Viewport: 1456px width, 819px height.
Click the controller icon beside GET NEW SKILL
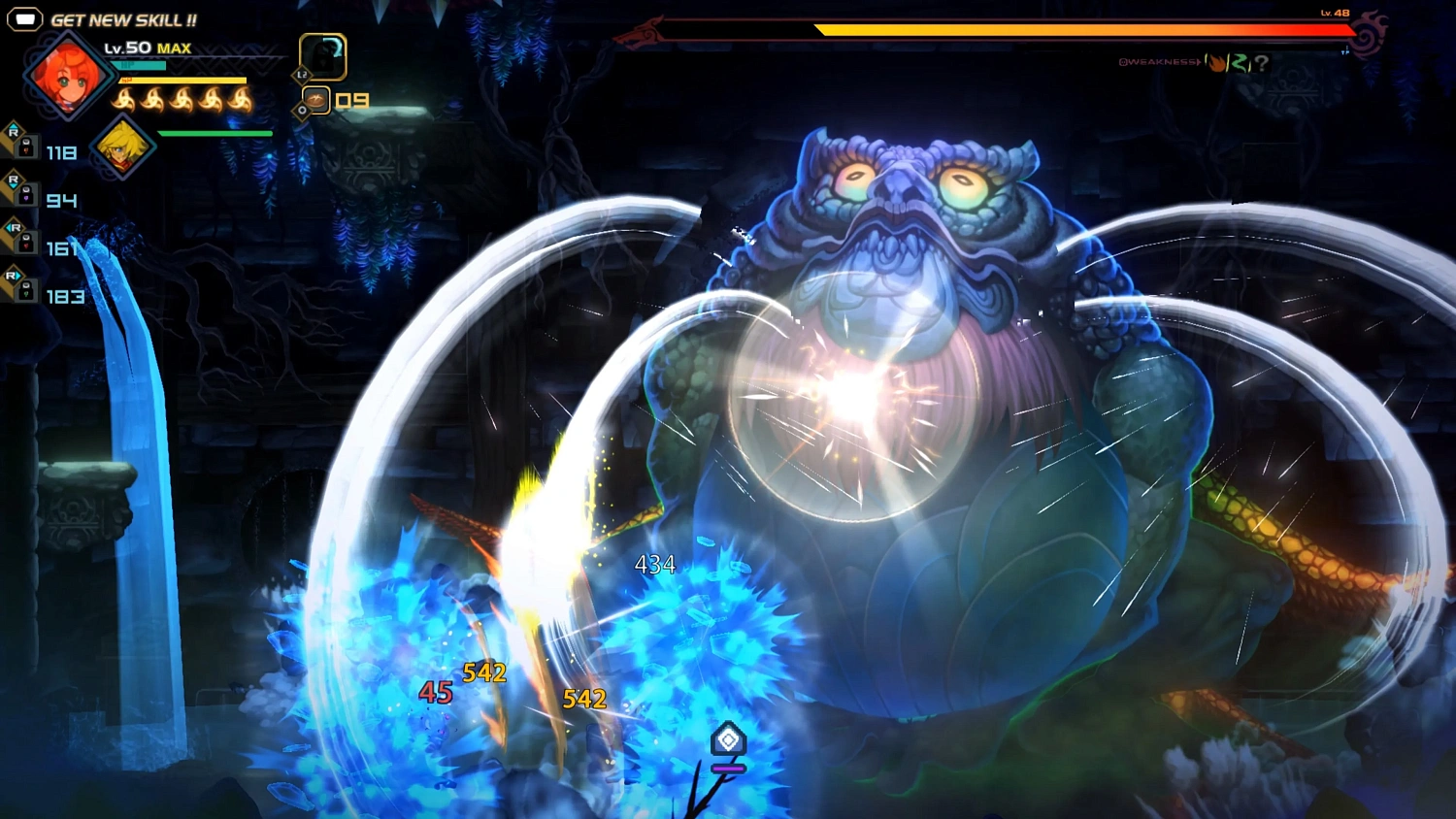(26, 16)
